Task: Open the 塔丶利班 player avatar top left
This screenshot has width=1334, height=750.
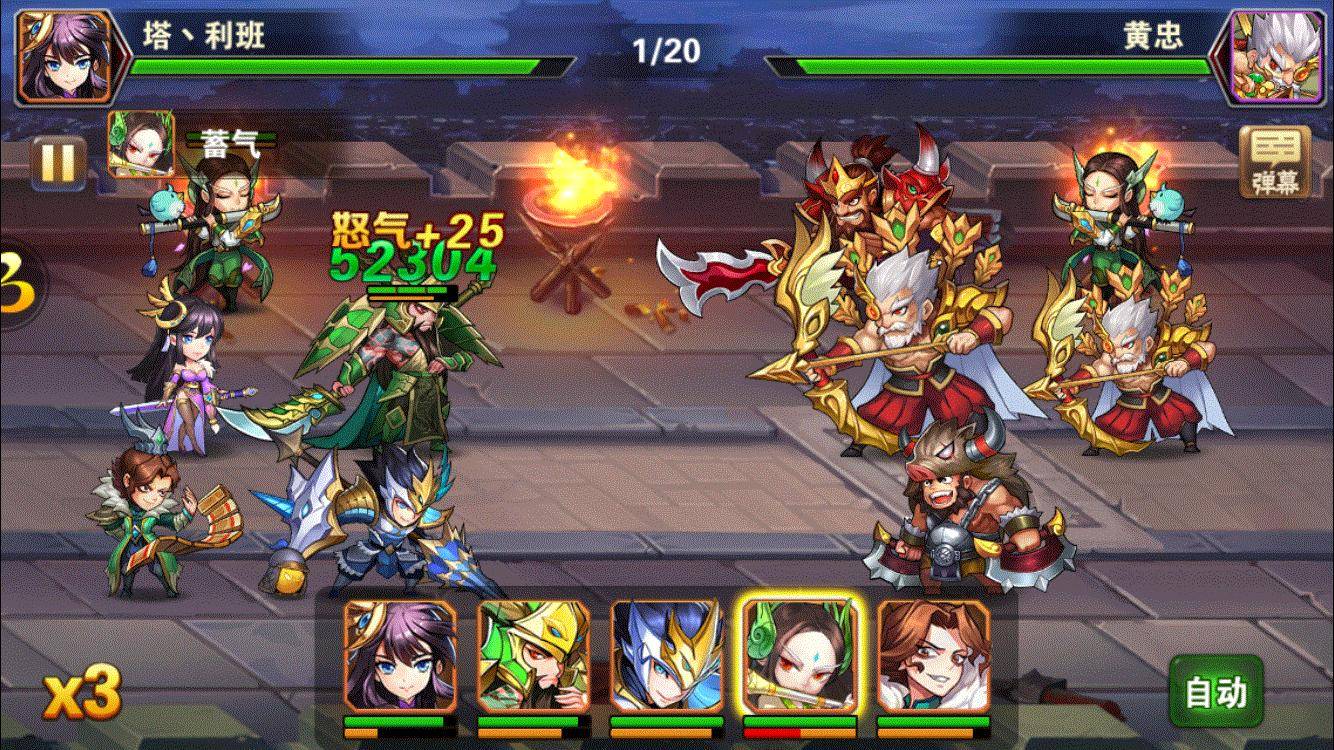Action: 60,55
